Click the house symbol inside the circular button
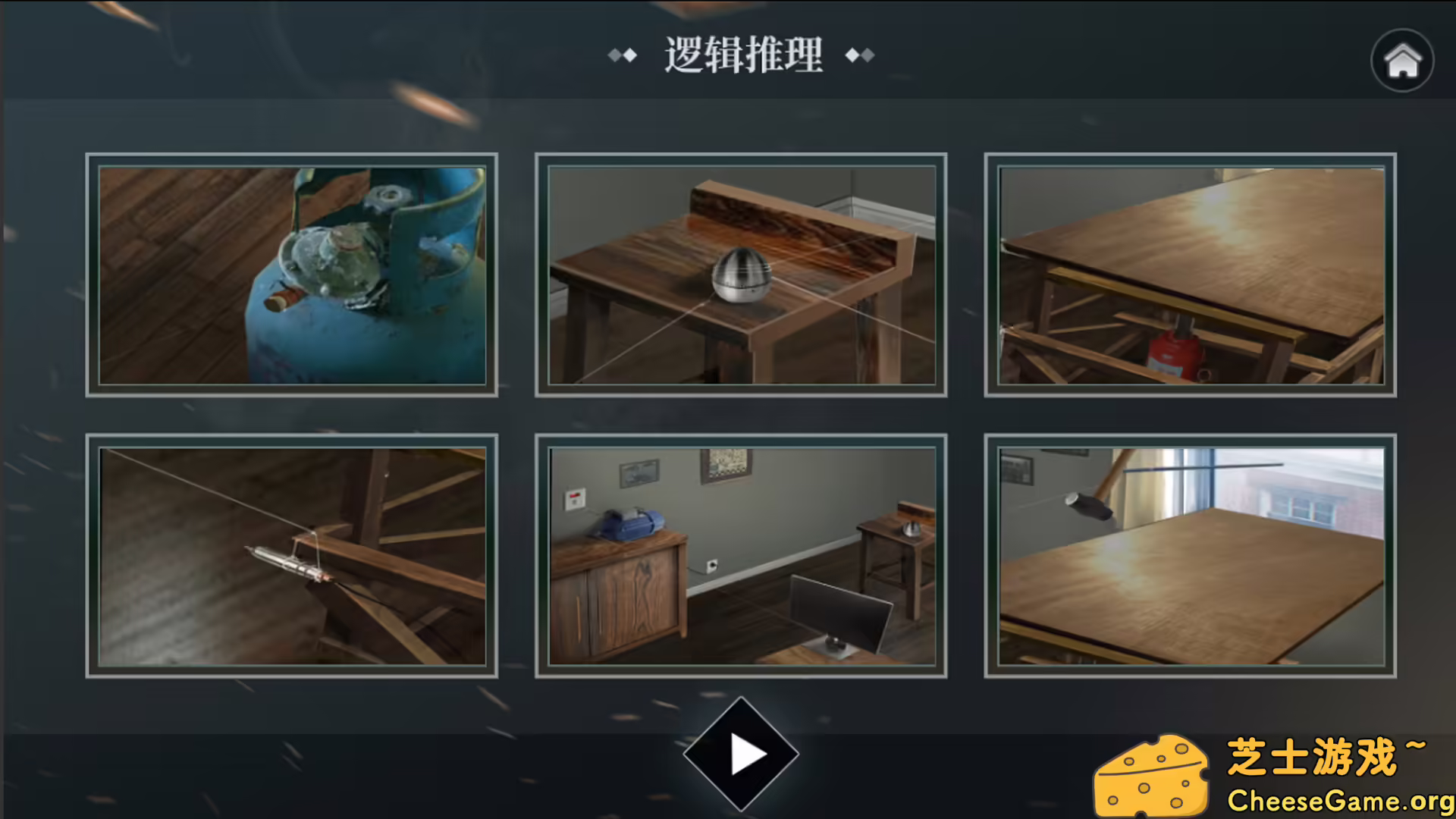 tap(1402, 61)
